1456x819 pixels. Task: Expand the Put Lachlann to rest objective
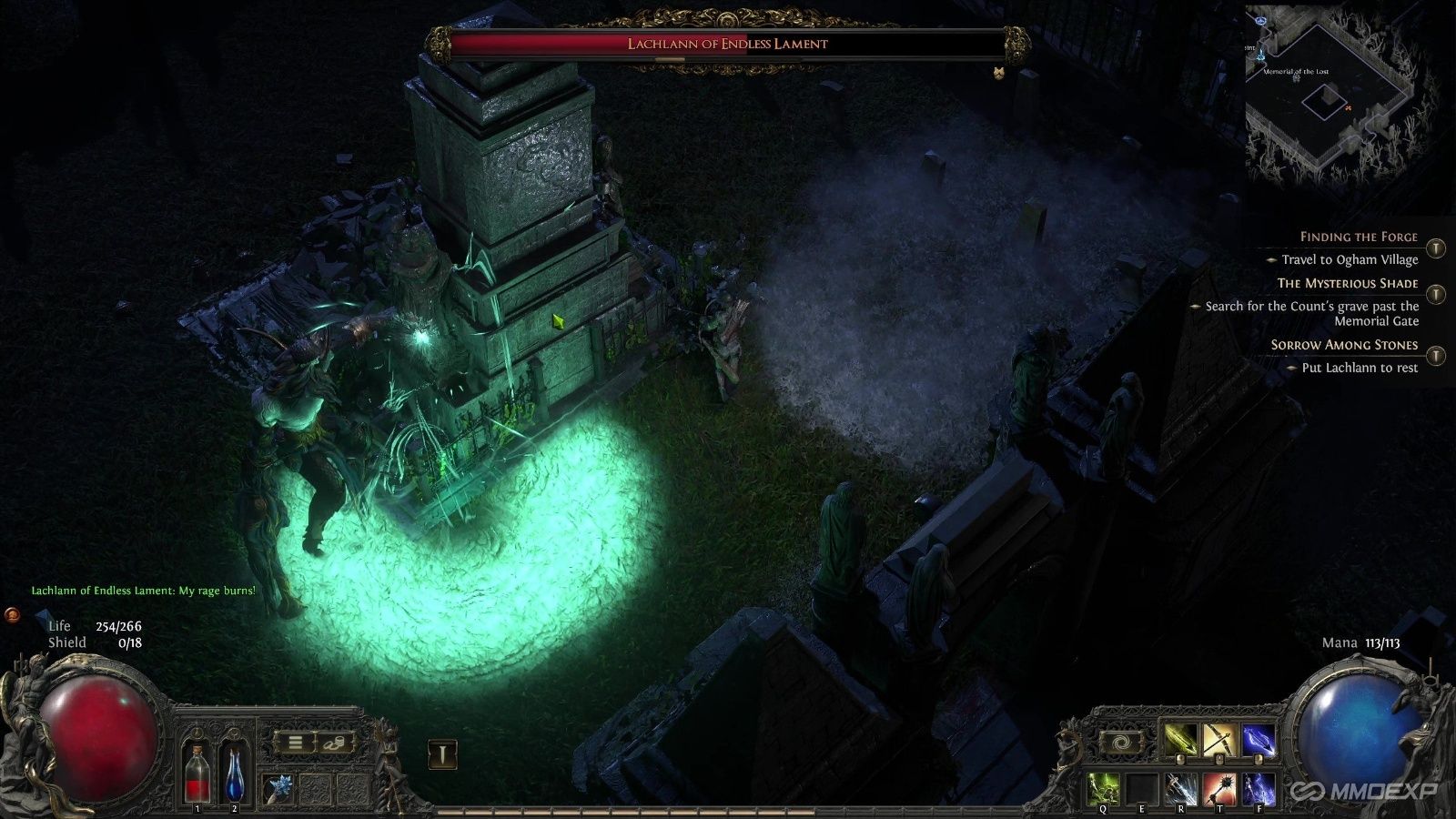1293,369
